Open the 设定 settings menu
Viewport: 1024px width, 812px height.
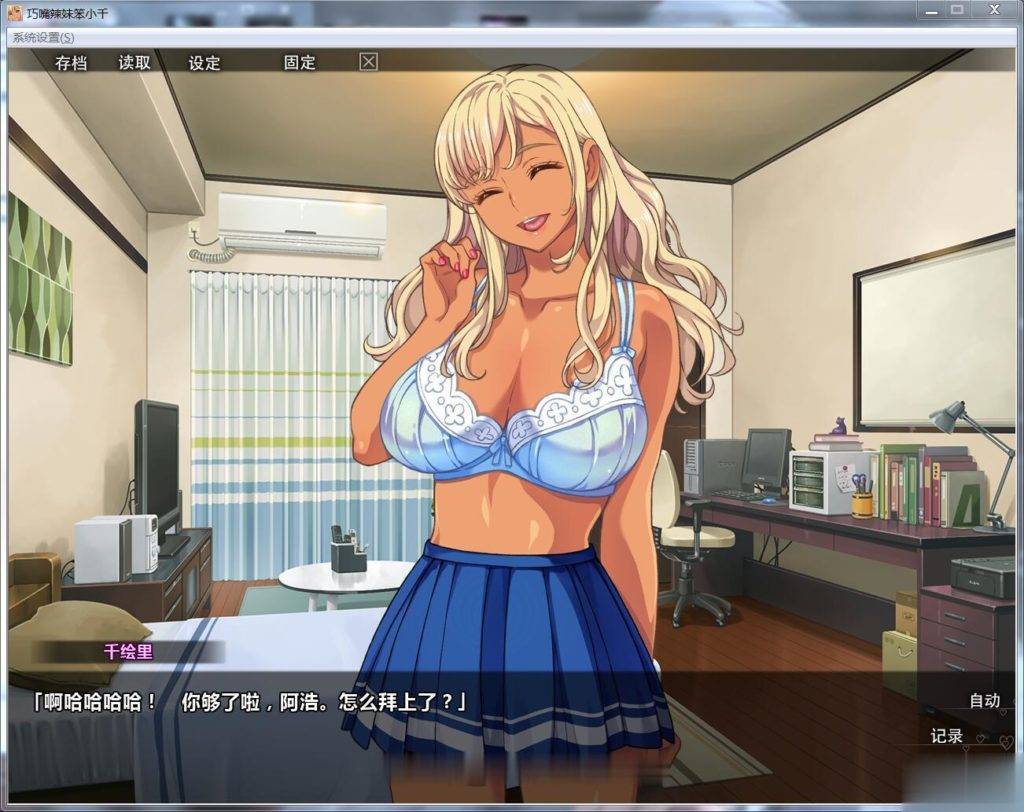(x=204, y=62)
